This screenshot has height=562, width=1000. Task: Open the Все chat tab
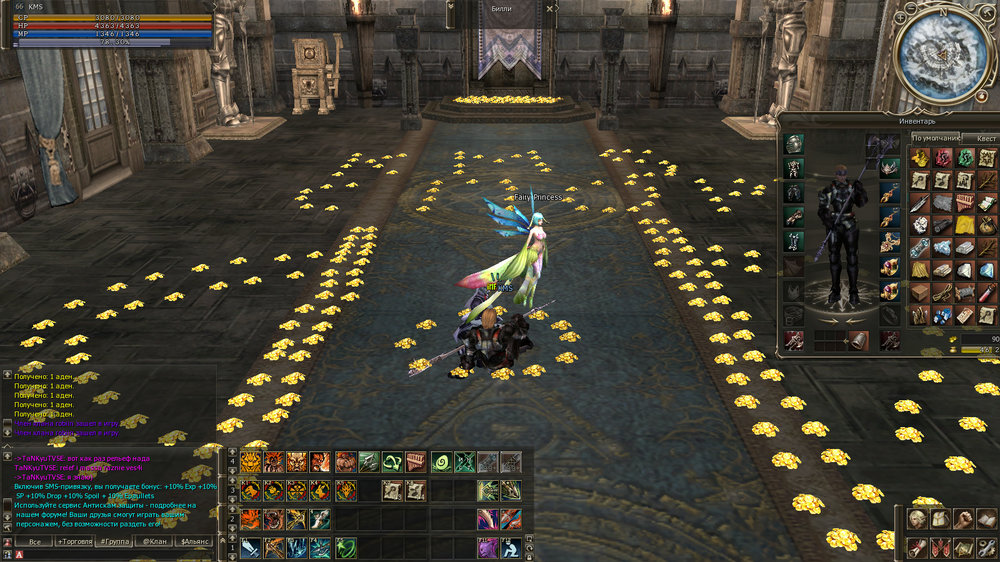point(34,541)
